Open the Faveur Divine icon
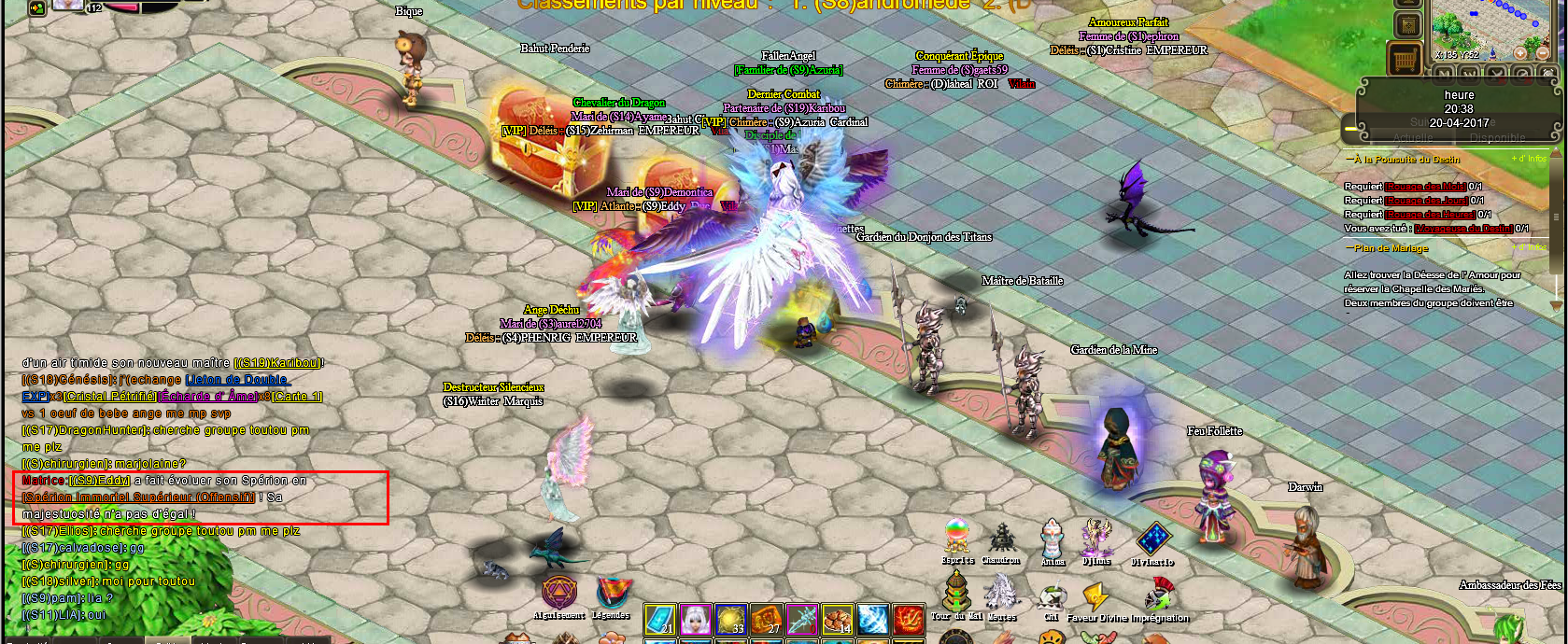 pos(1095,595)
